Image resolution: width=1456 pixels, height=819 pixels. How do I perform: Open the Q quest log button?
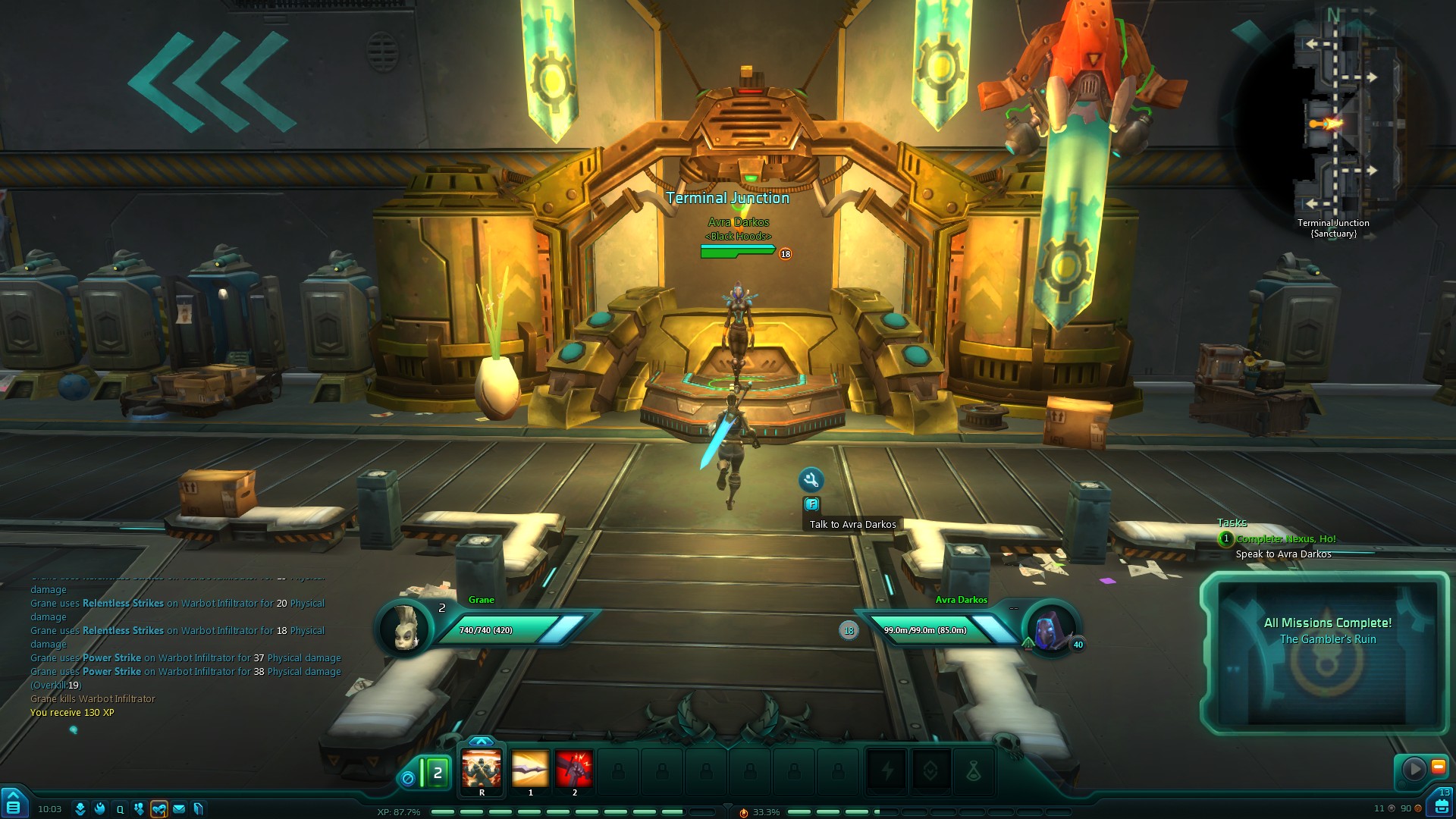click(x=120, y=809)
